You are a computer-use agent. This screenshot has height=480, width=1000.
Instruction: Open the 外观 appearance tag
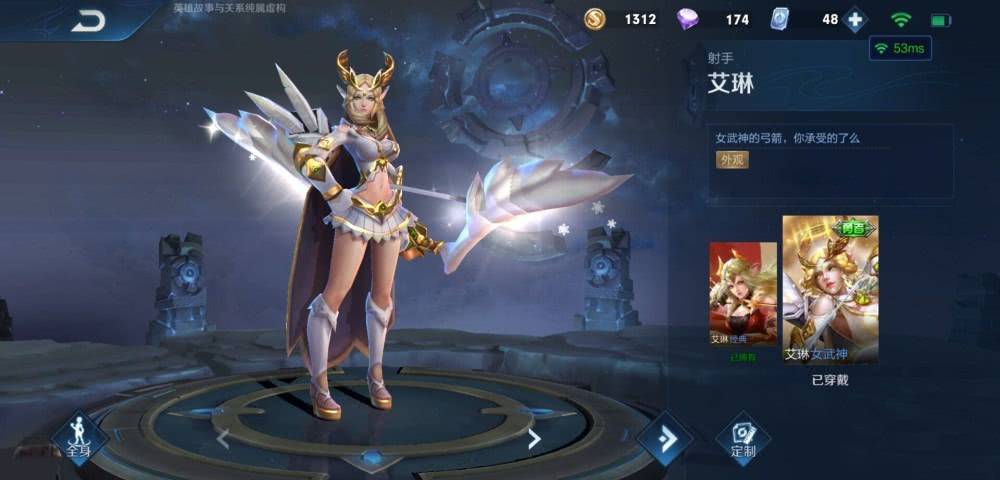coord(732,160)
